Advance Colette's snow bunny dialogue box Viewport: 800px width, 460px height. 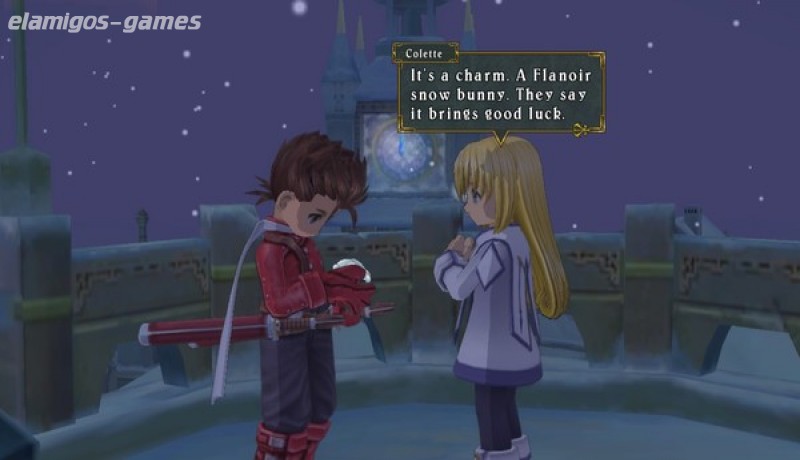(500, 95)
